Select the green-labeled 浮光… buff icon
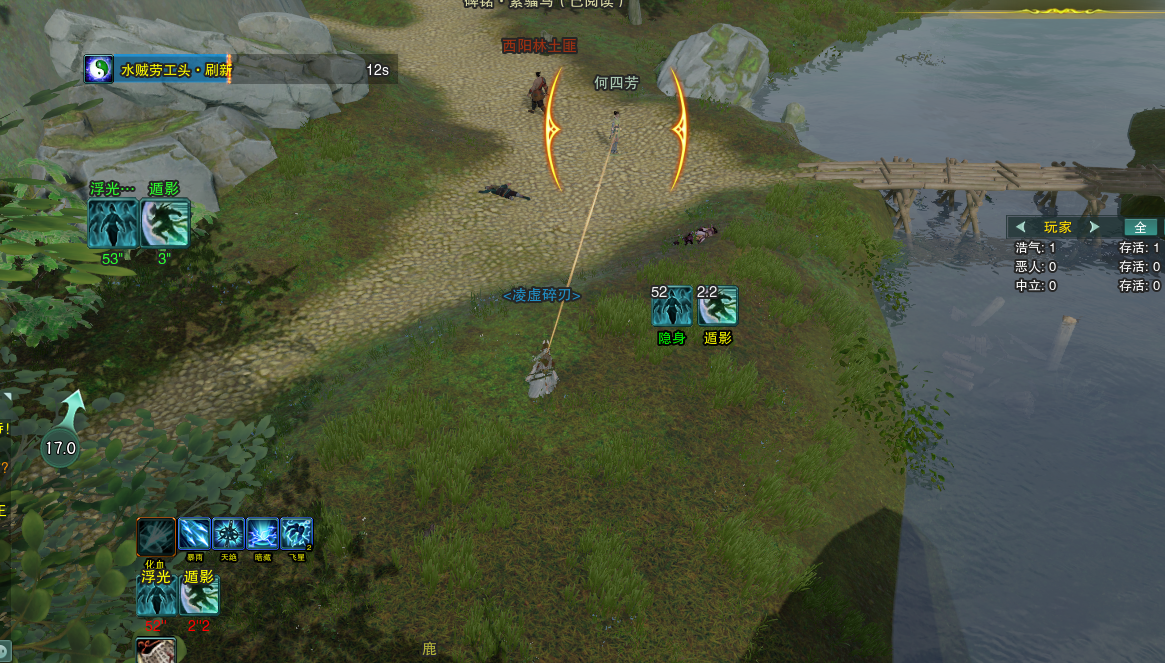 [x=112, y=223]
